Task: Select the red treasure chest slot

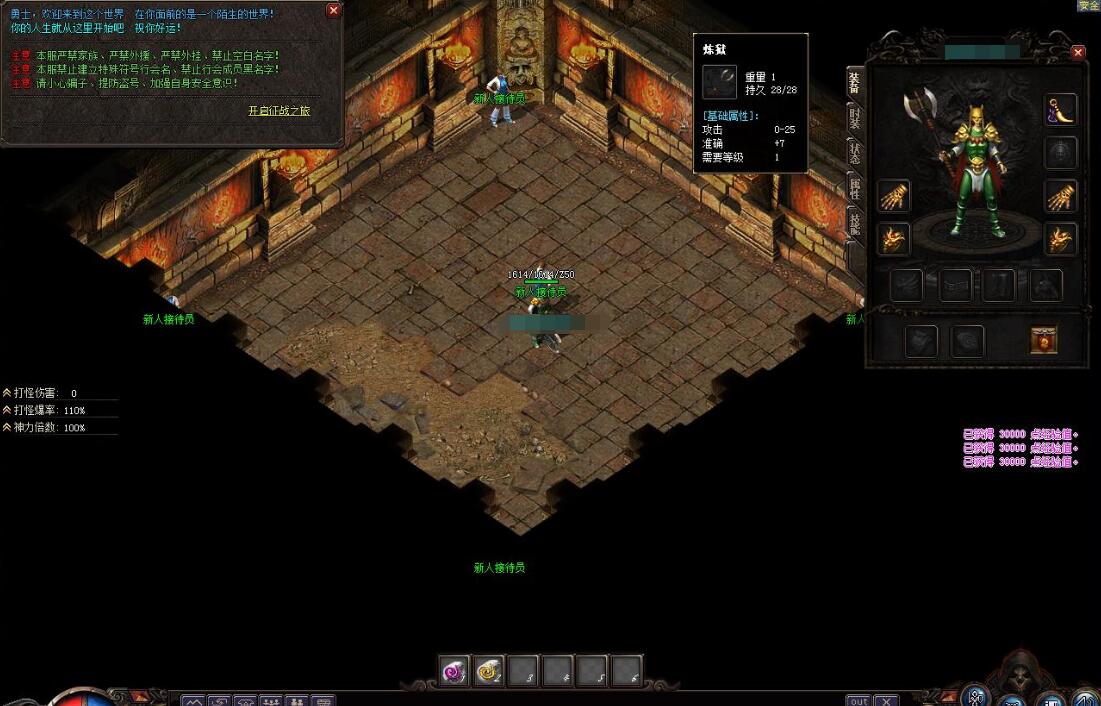Action: point(1044,341)
